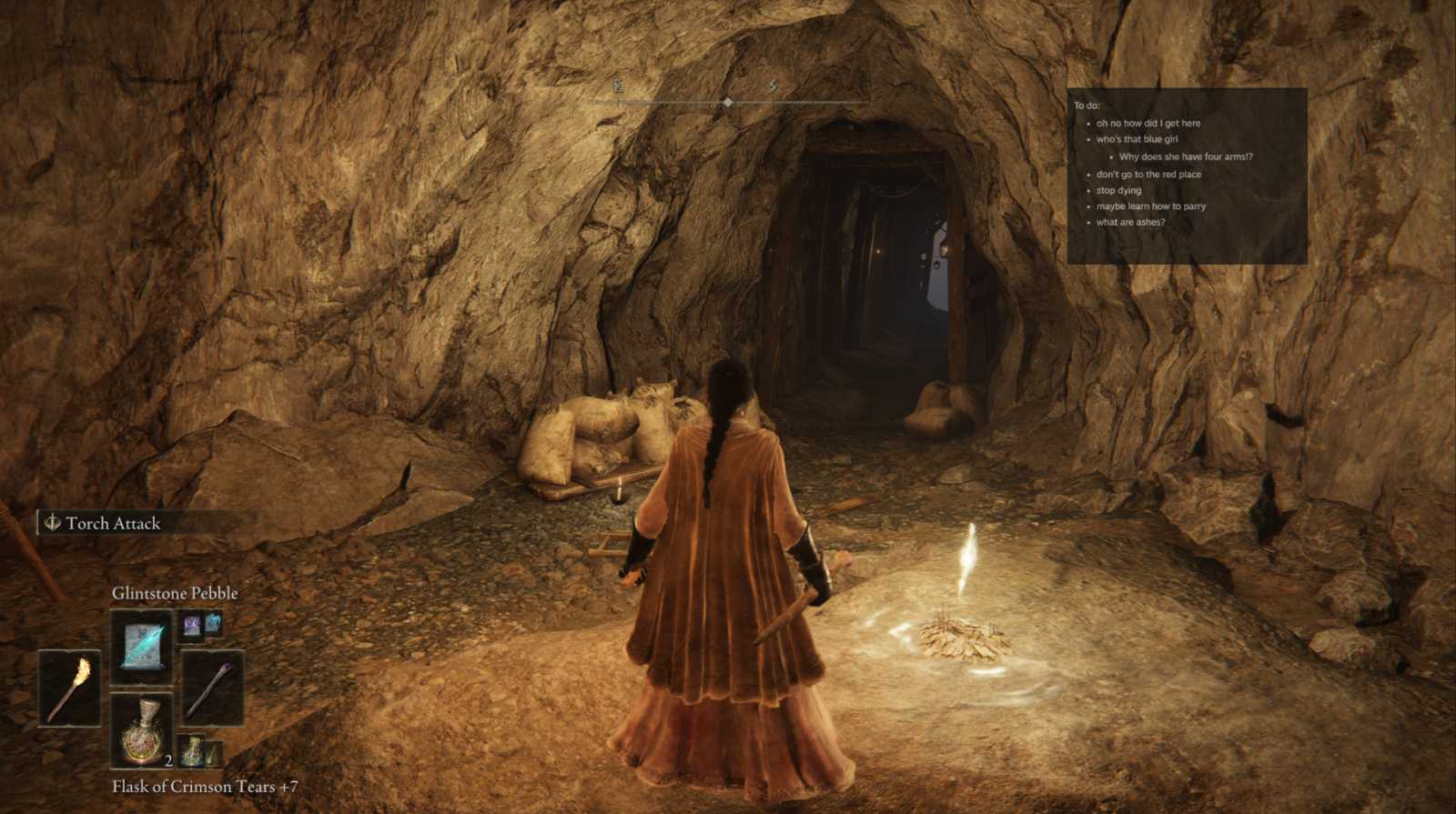The height and width of the screenshot is (814, 1456).
Task: Click the 'Flask of Crimson Tears +7' label
Action: point(207,788)
